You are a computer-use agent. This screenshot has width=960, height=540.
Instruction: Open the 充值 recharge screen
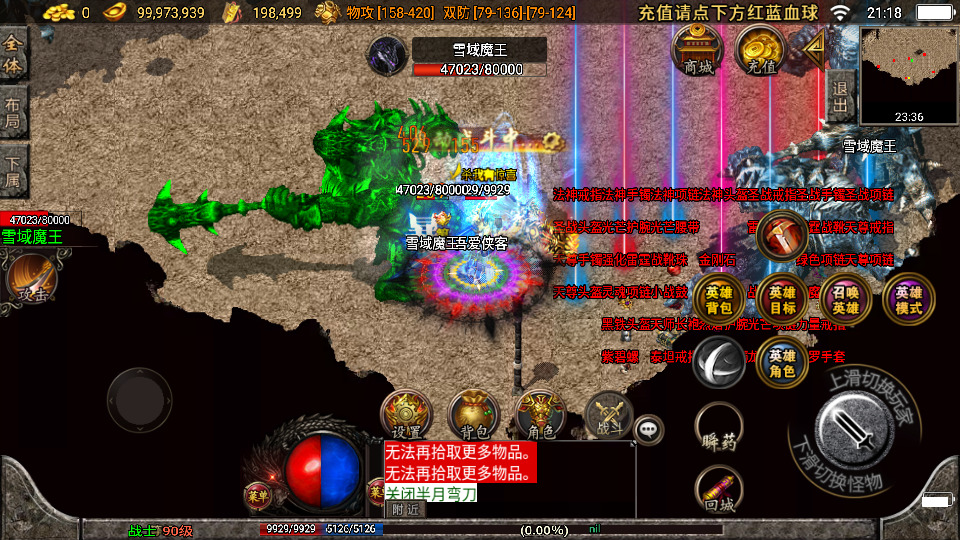pos(760,49)
